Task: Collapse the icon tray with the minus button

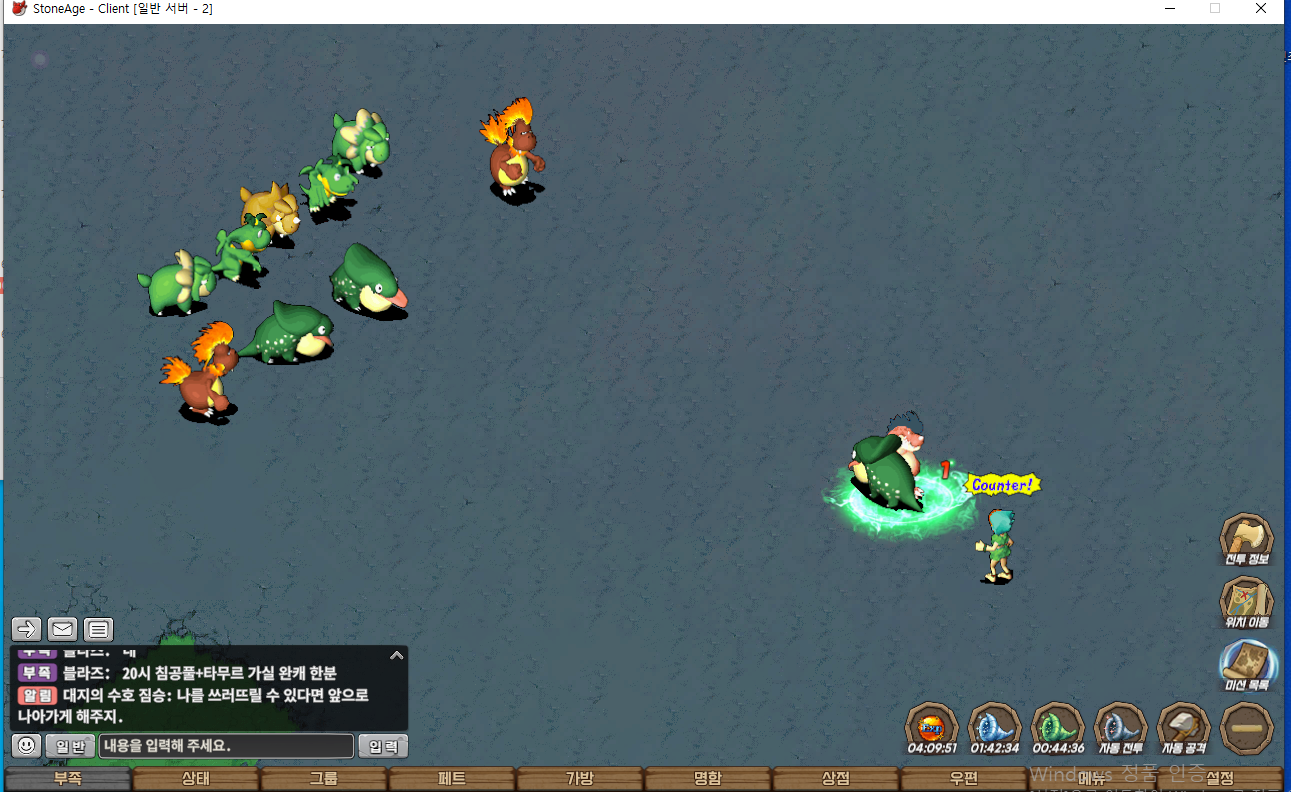Action: tap(1246, 727)
